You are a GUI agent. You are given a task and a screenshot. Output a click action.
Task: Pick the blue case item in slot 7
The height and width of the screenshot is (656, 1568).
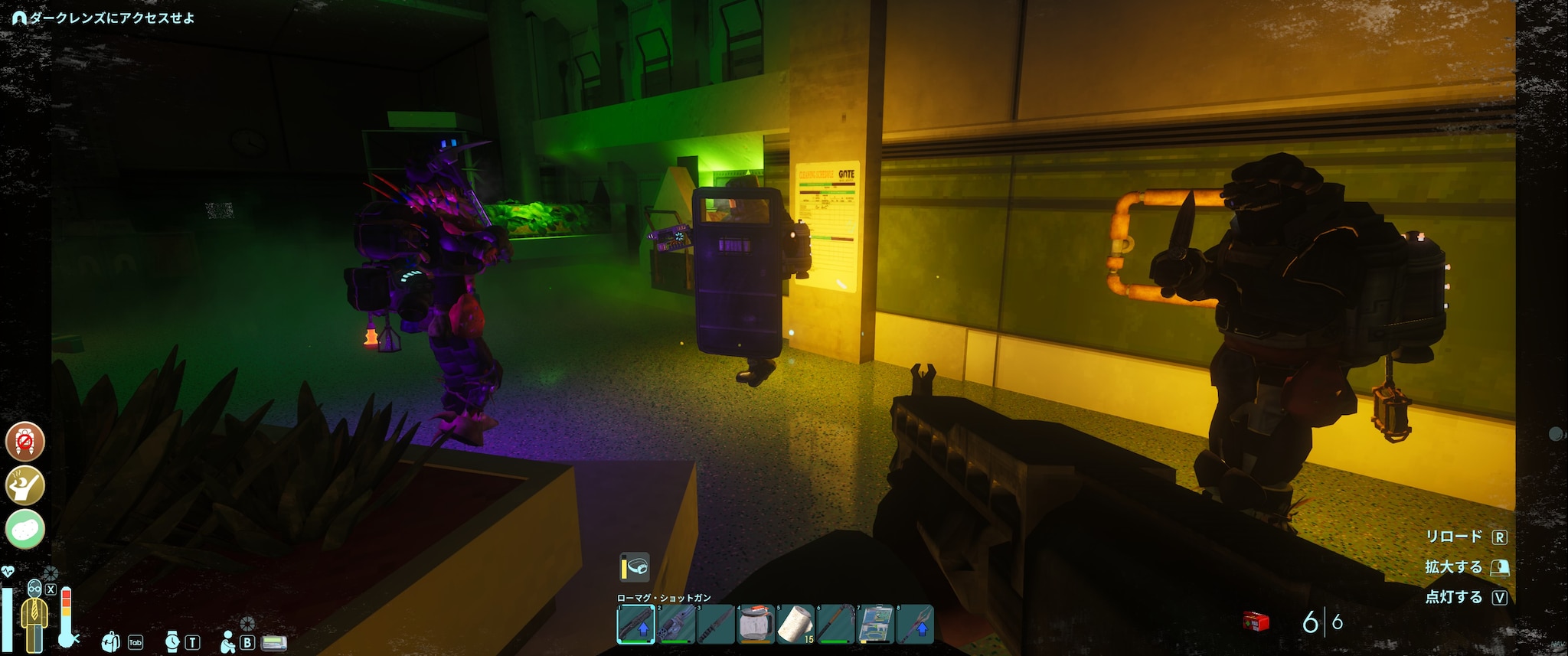(875, 624)
